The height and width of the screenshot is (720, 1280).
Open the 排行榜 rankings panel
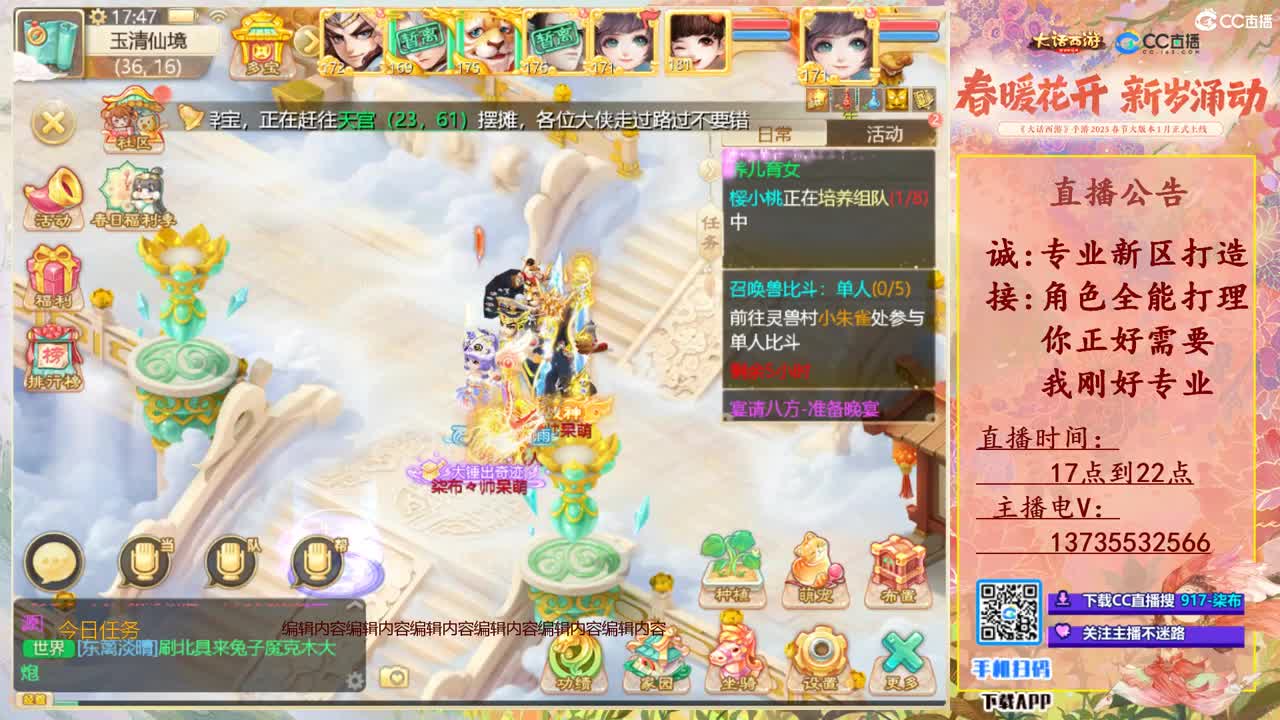coord(55,350)
